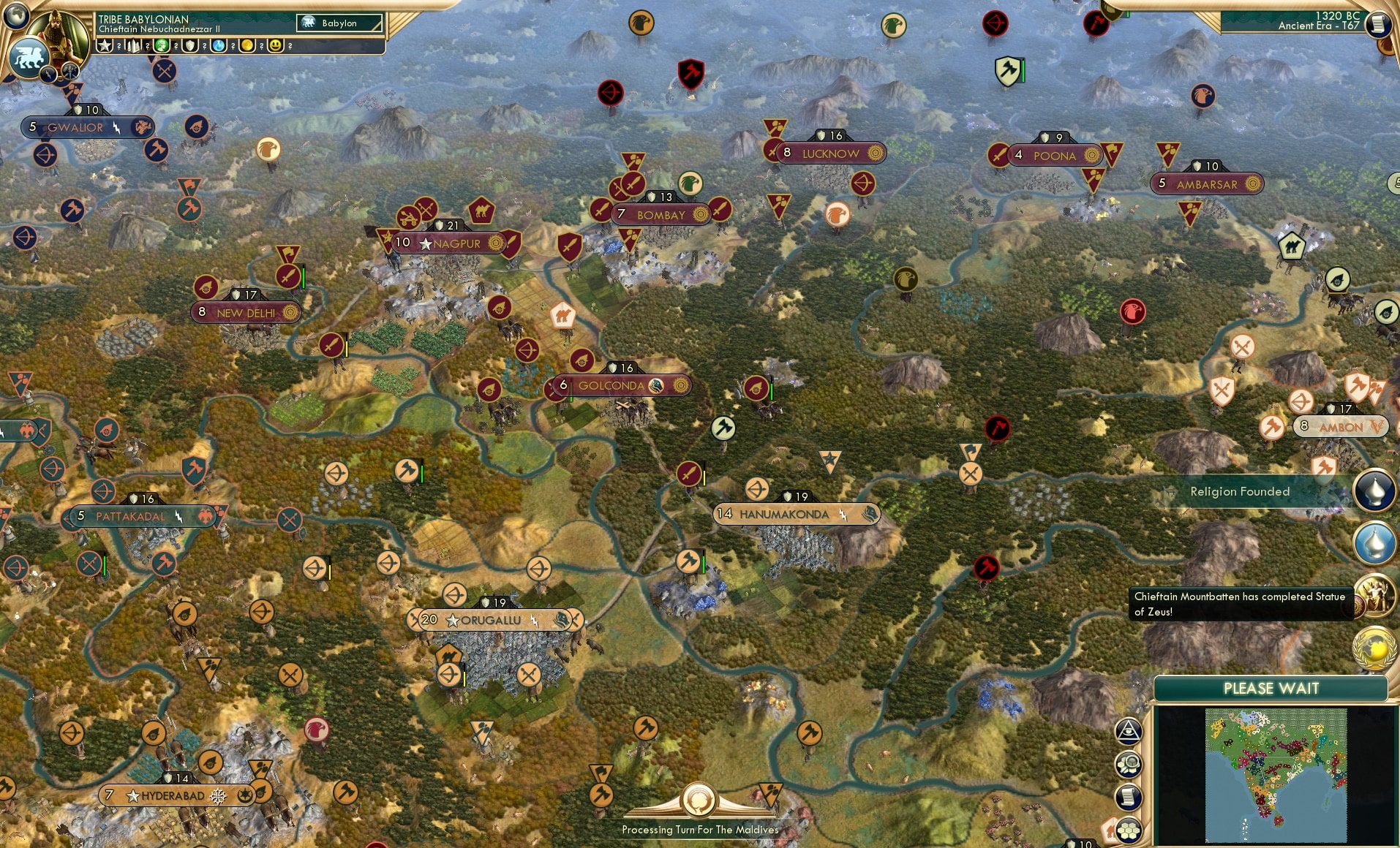Click the gold coin indicator in the stats bar
The width and height of the screenshot is (1400, 848).
pos(246,45)
